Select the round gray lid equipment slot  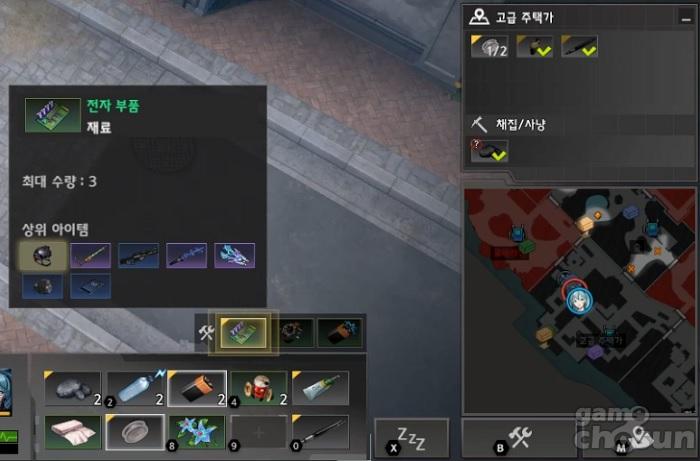135,431
